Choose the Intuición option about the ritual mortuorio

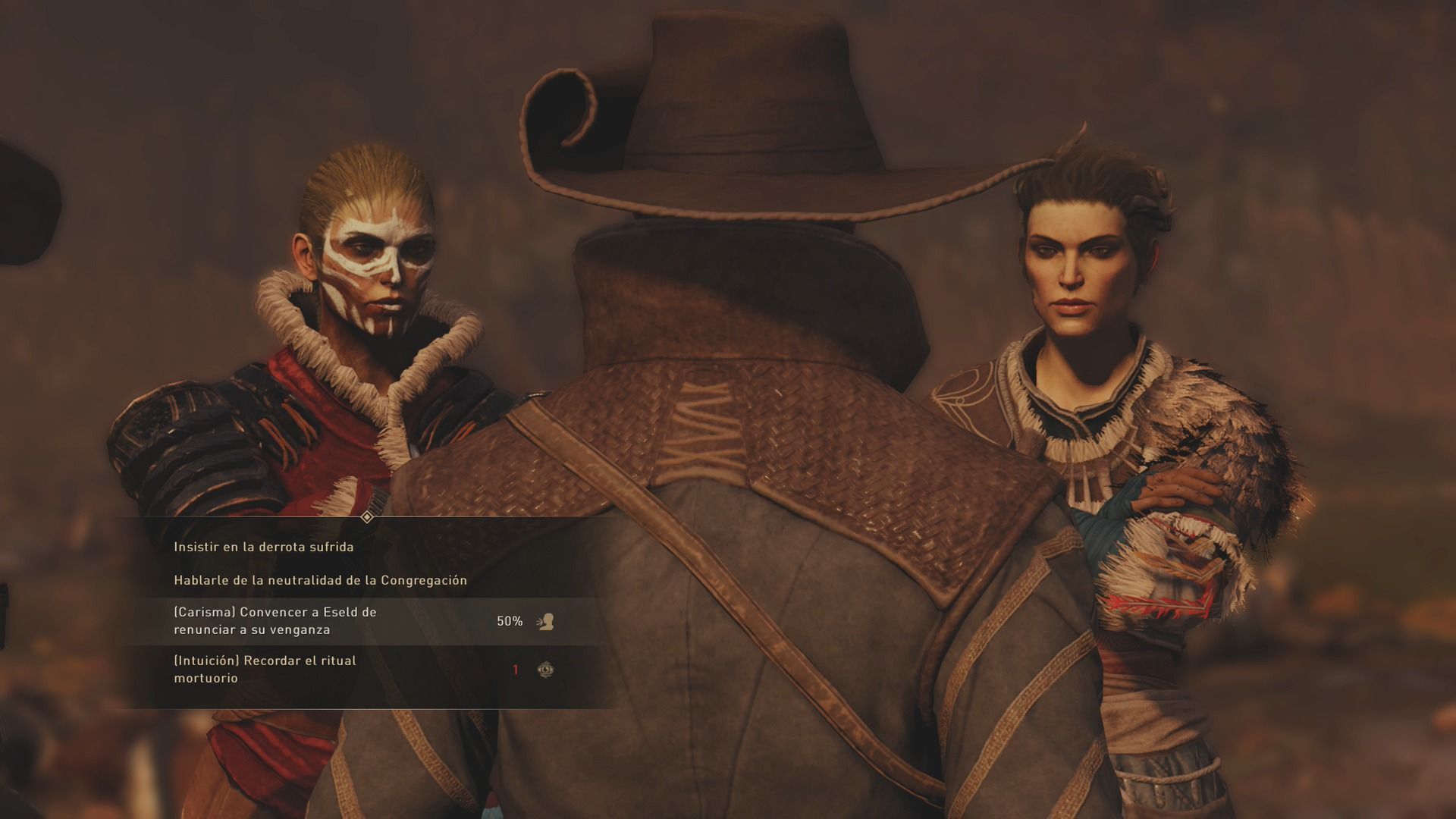265,669
